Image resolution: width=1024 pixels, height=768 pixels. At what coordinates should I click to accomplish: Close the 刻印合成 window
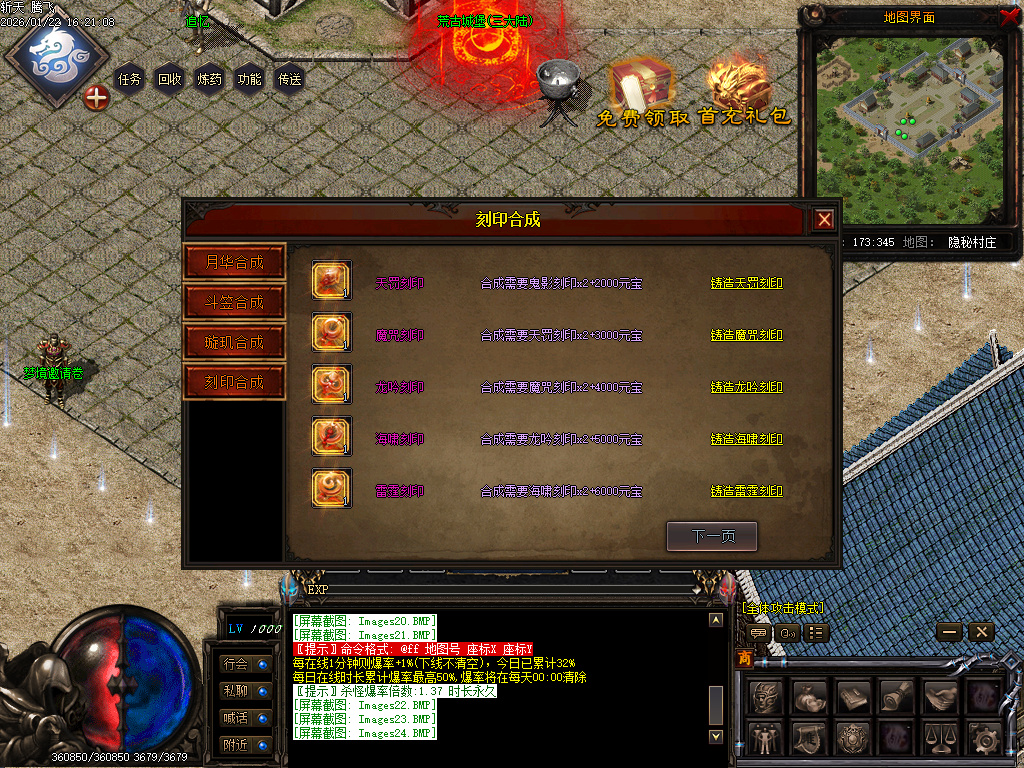823,220
